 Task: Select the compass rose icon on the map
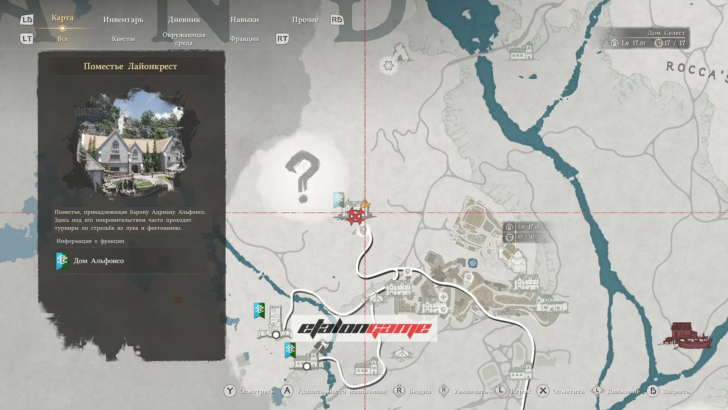(x=387, y=65)
